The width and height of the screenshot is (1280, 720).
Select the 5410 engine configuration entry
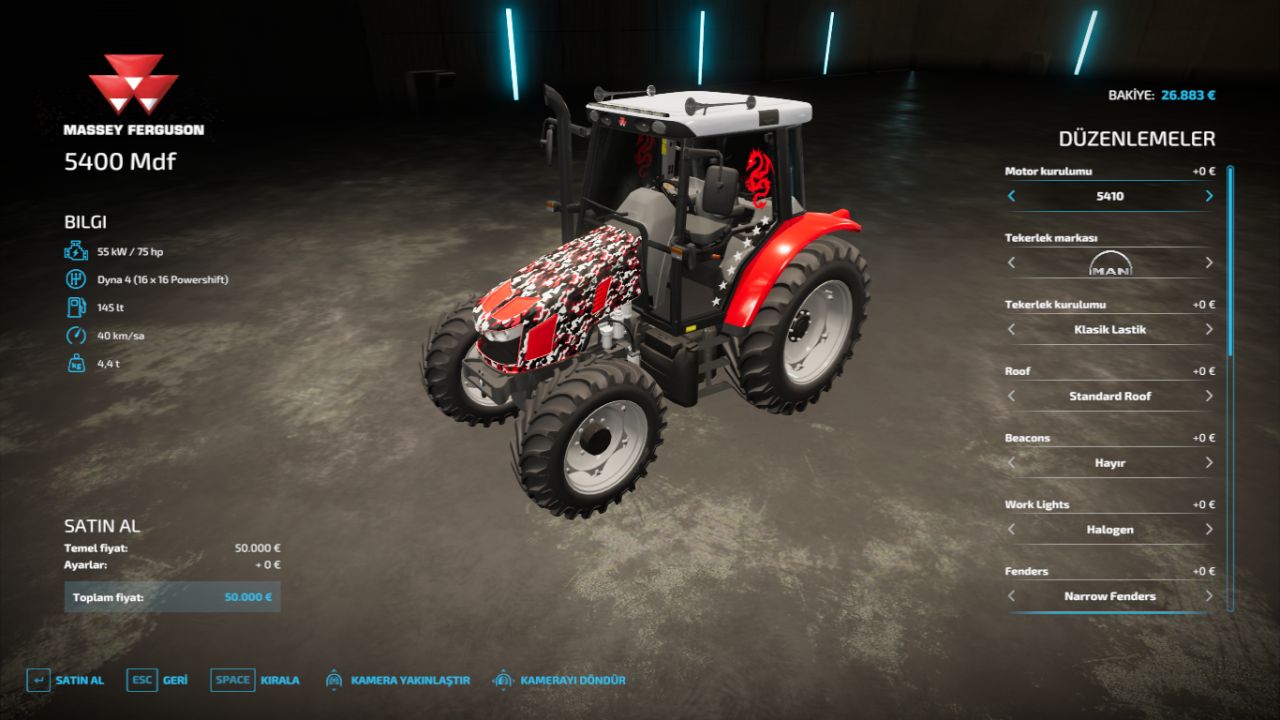coord(1109,197)
